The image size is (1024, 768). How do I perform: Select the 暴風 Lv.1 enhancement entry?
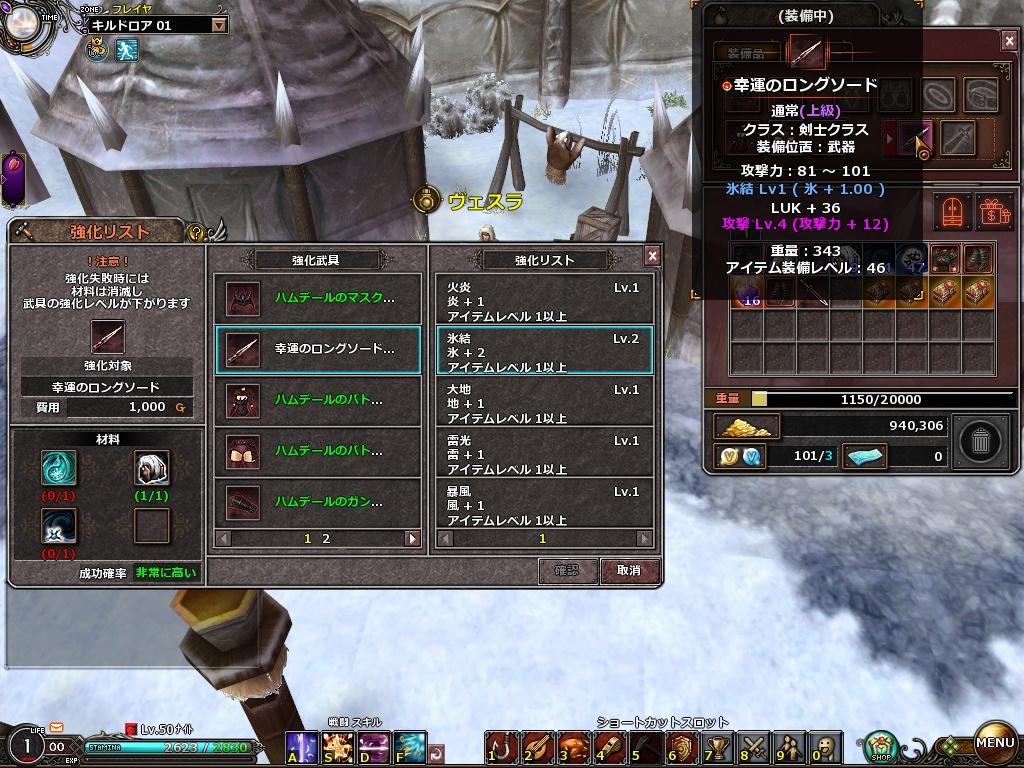pyautogui.click(x=544, y=504)
